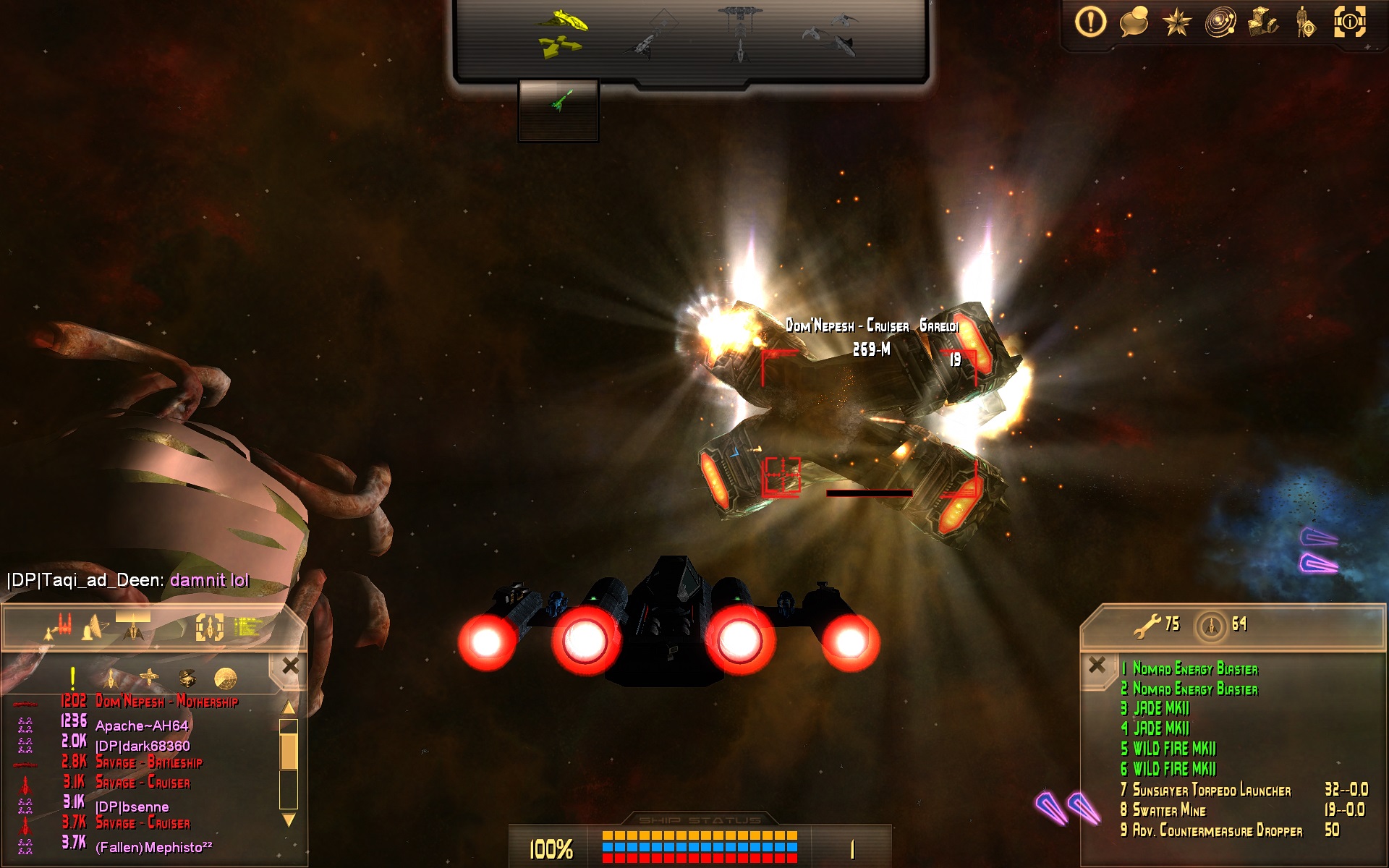Close the contact list panel

click(291, 665)
